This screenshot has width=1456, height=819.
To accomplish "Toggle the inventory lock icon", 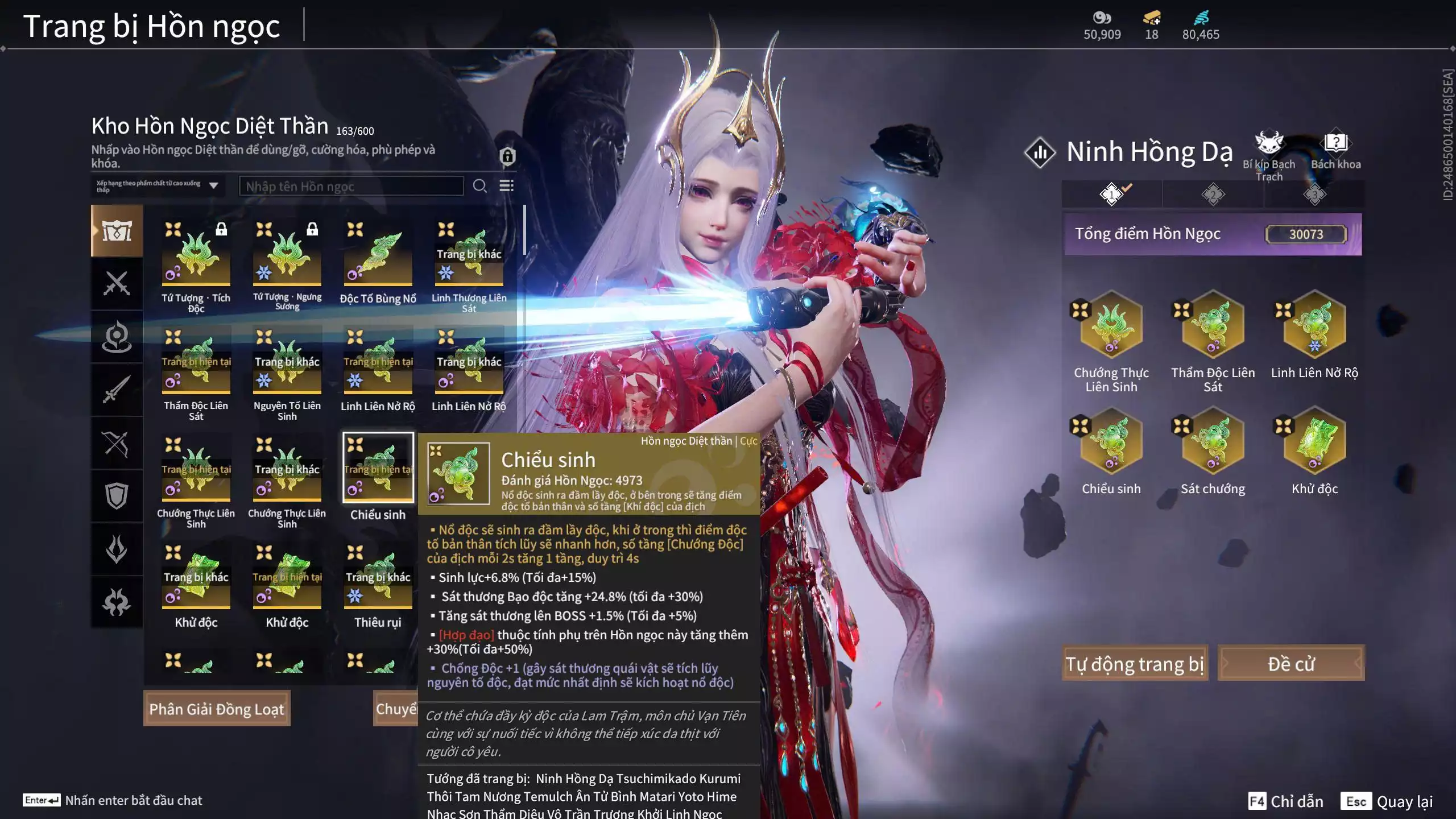I will click(x=507, y=155).
